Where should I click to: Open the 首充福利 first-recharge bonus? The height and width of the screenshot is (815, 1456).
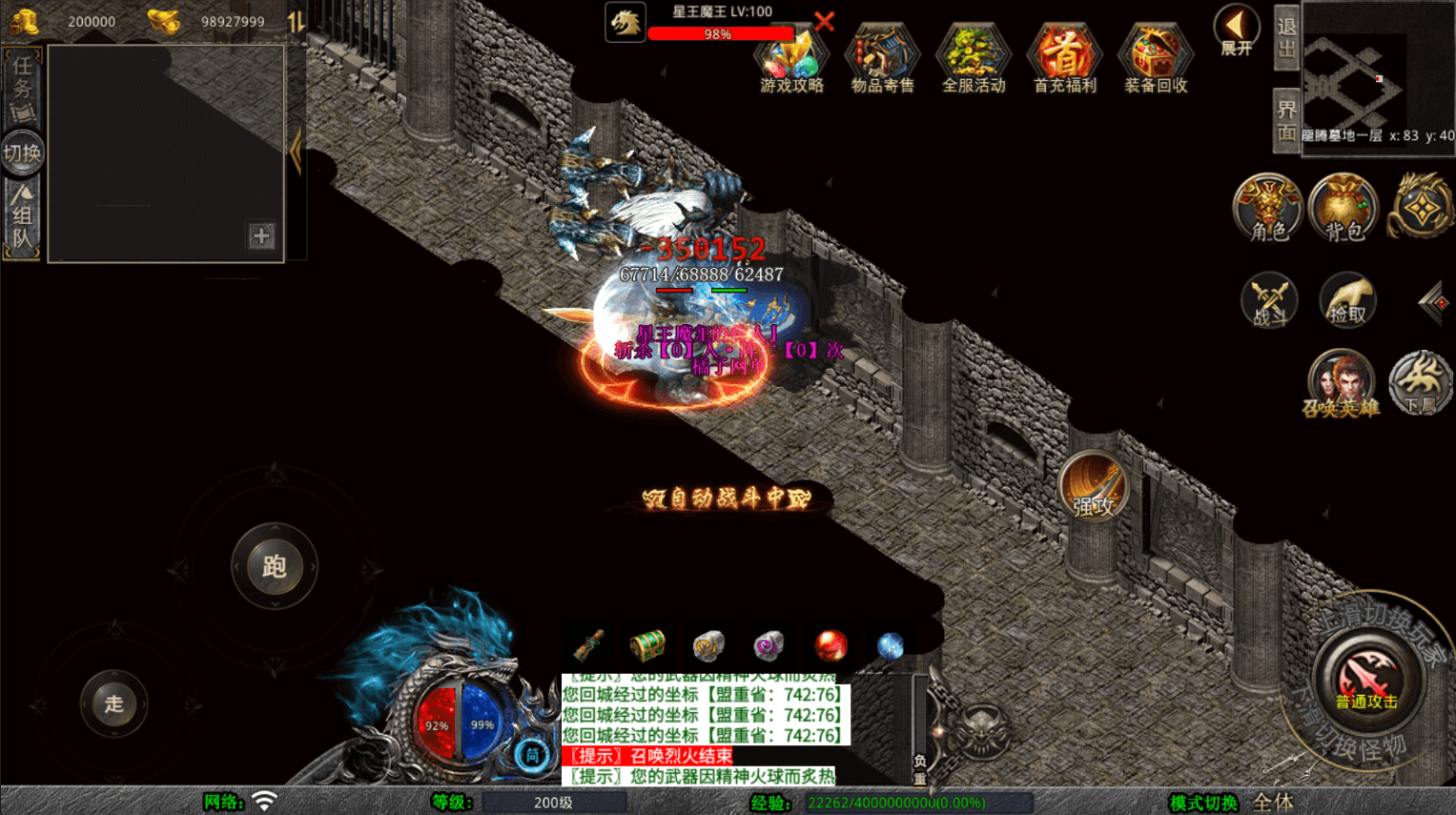point(1064,59)
